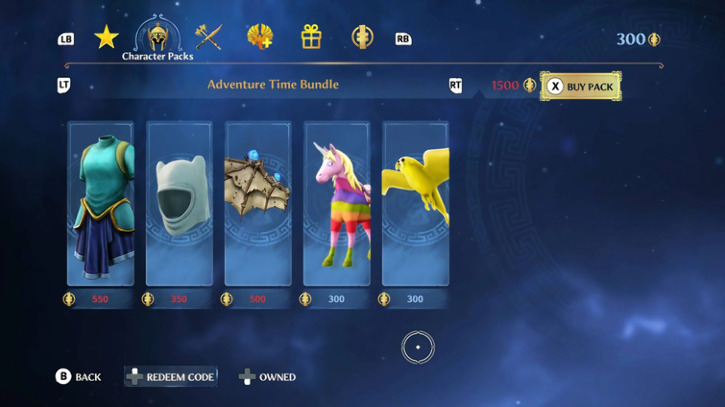Open the Redeem Code option
Viewport: 725px width, 407px height.
pos(170,377)
